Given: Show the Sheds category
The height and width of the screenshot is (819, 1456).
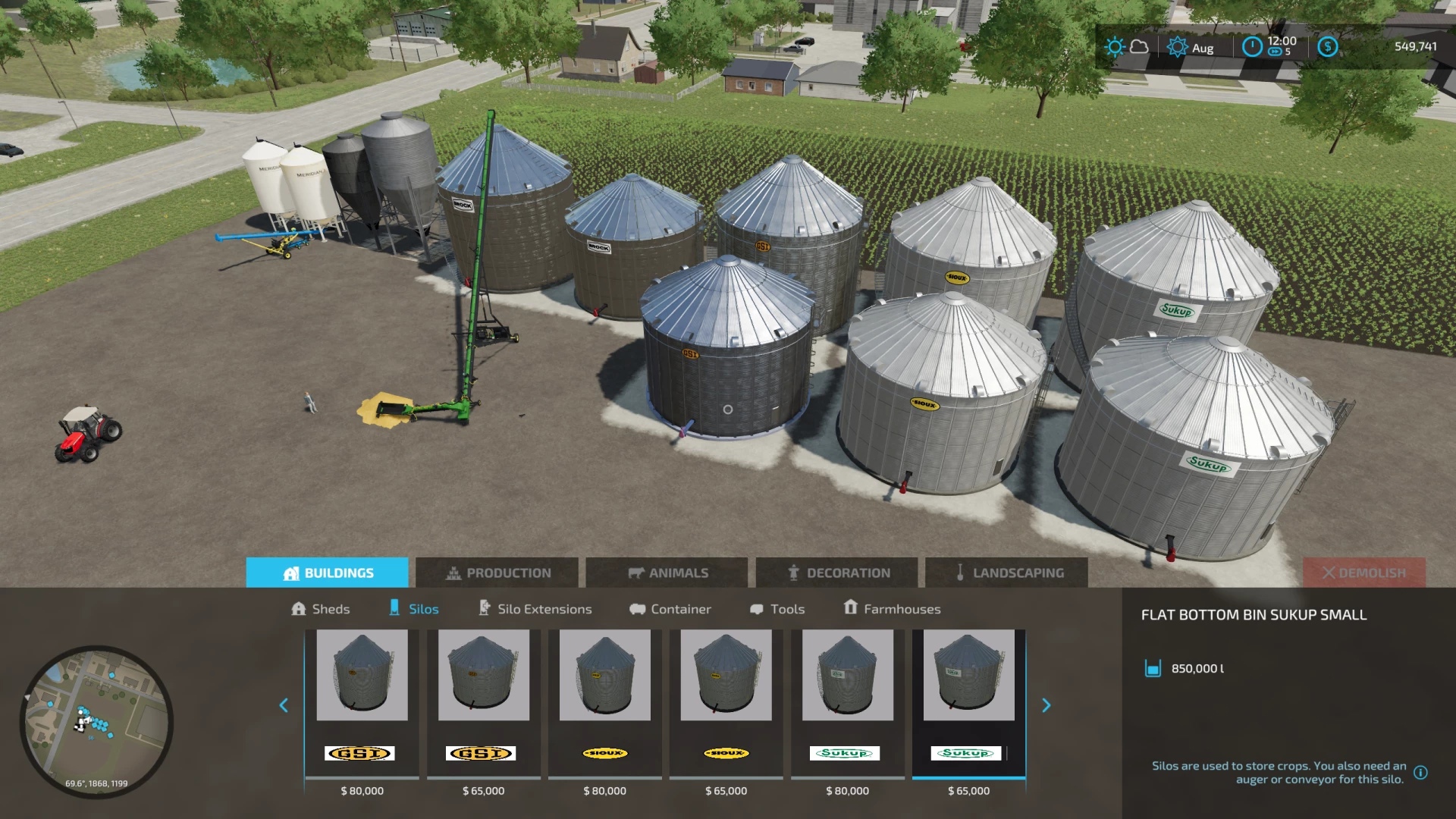Looking at the screenshot, I should click(x=320, y=609).
